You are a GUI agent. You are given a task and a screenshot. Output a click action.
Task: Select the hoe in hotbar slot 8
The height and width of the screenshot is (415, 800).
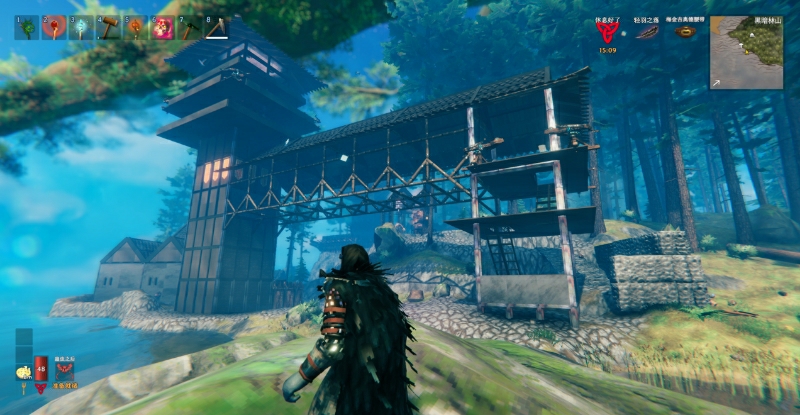(x=215, y=28)
